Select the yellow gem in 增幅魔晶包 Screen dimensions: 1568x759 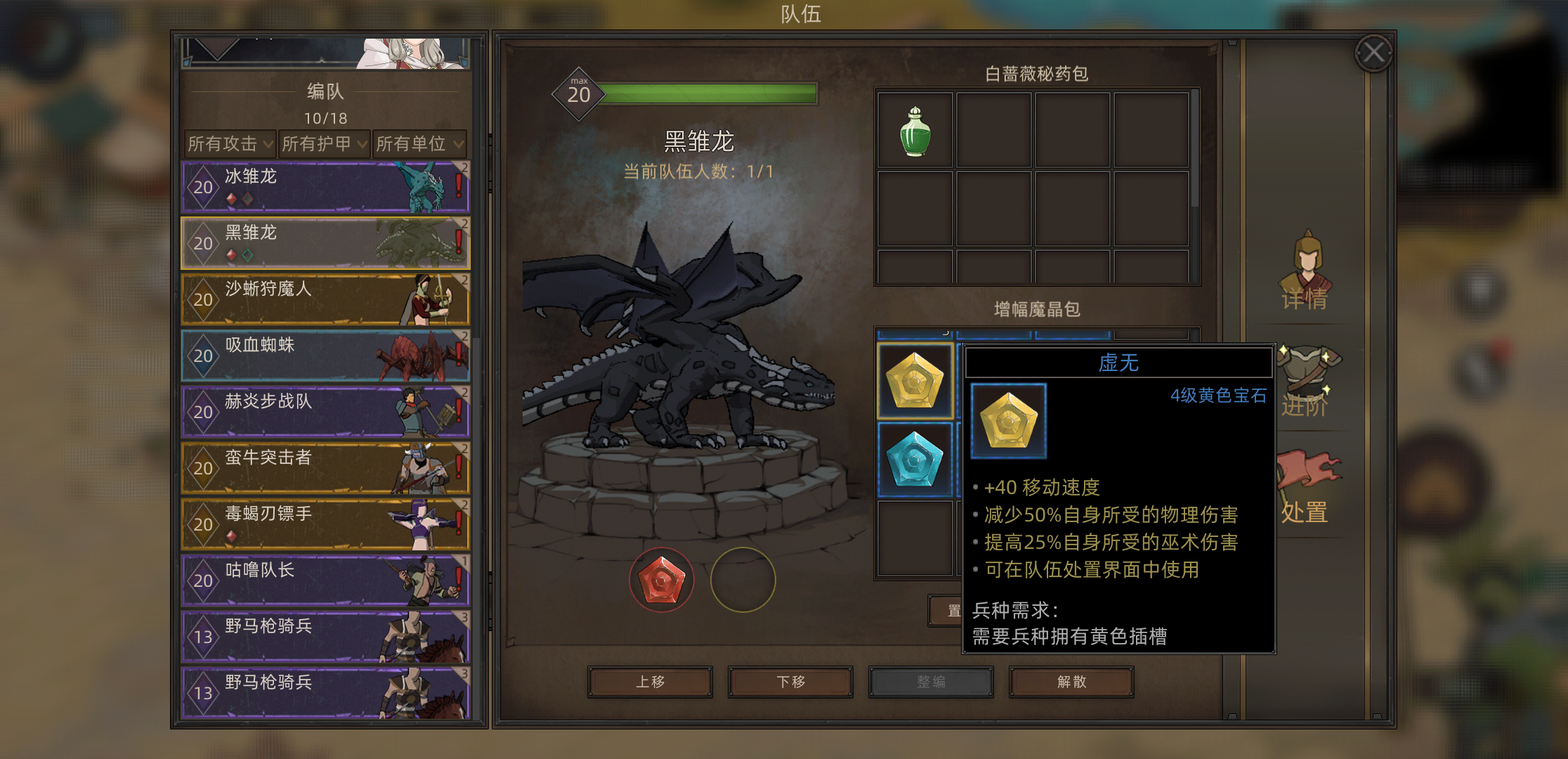tap(915, 379)
